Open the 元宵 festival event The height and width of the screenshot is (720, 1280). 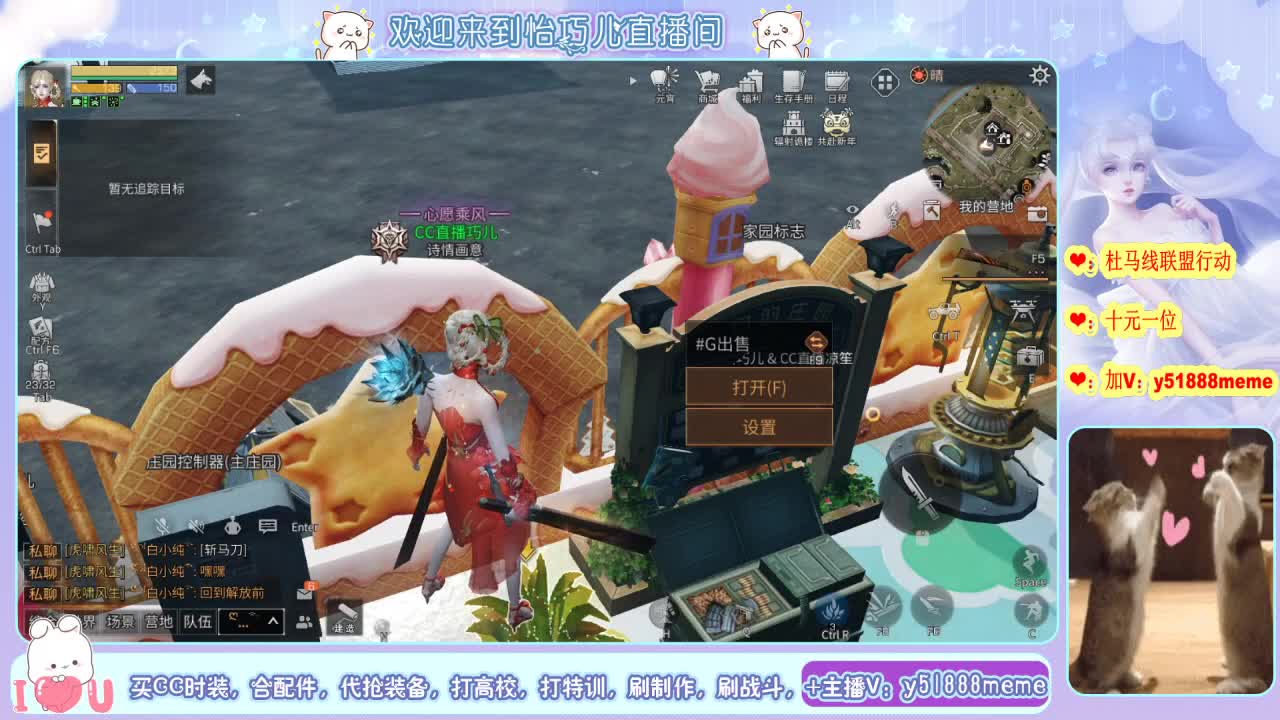click(x=662, y=82)
